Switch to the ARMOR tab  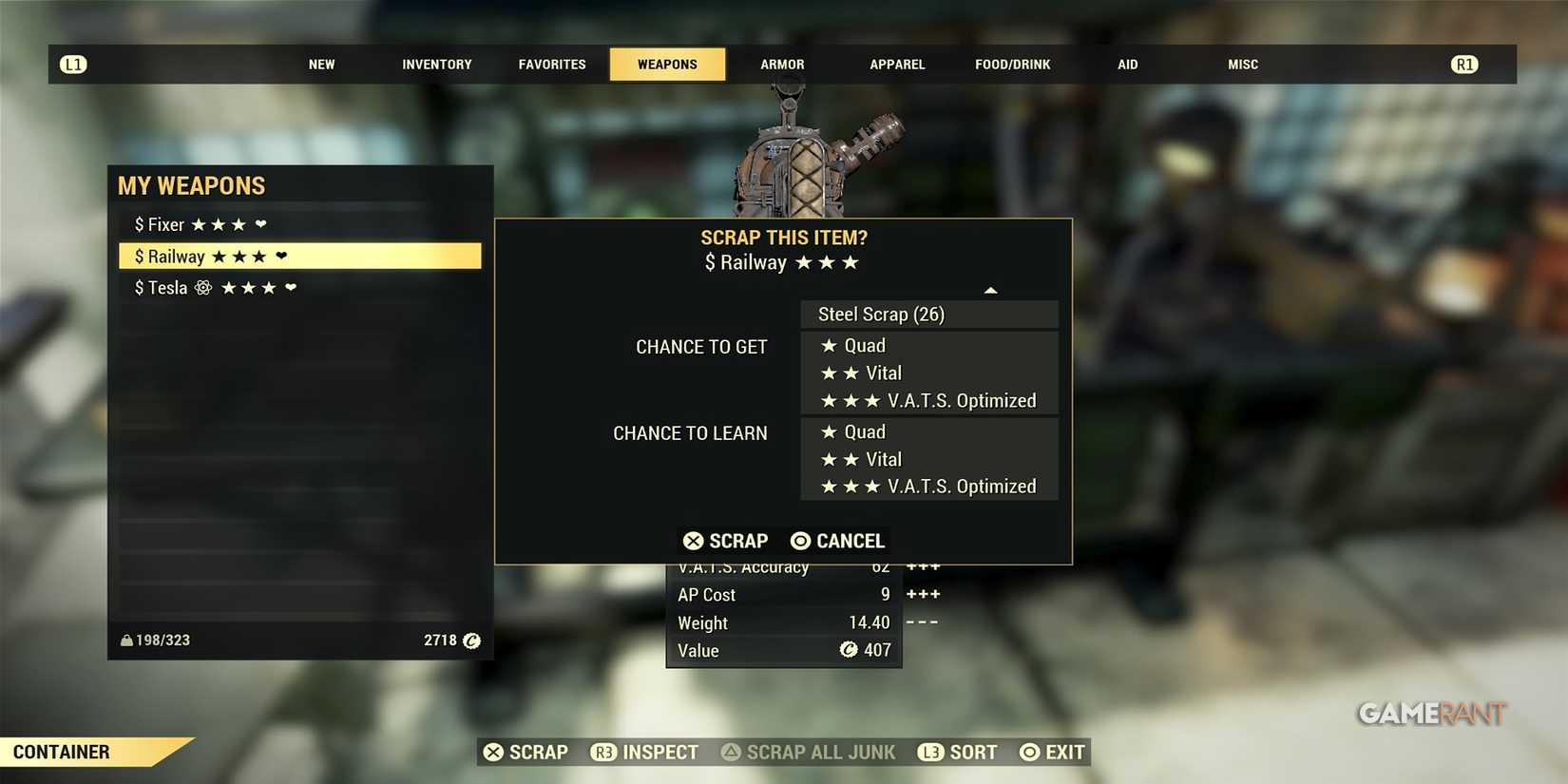pyautogui.click(x=781, y=64)
